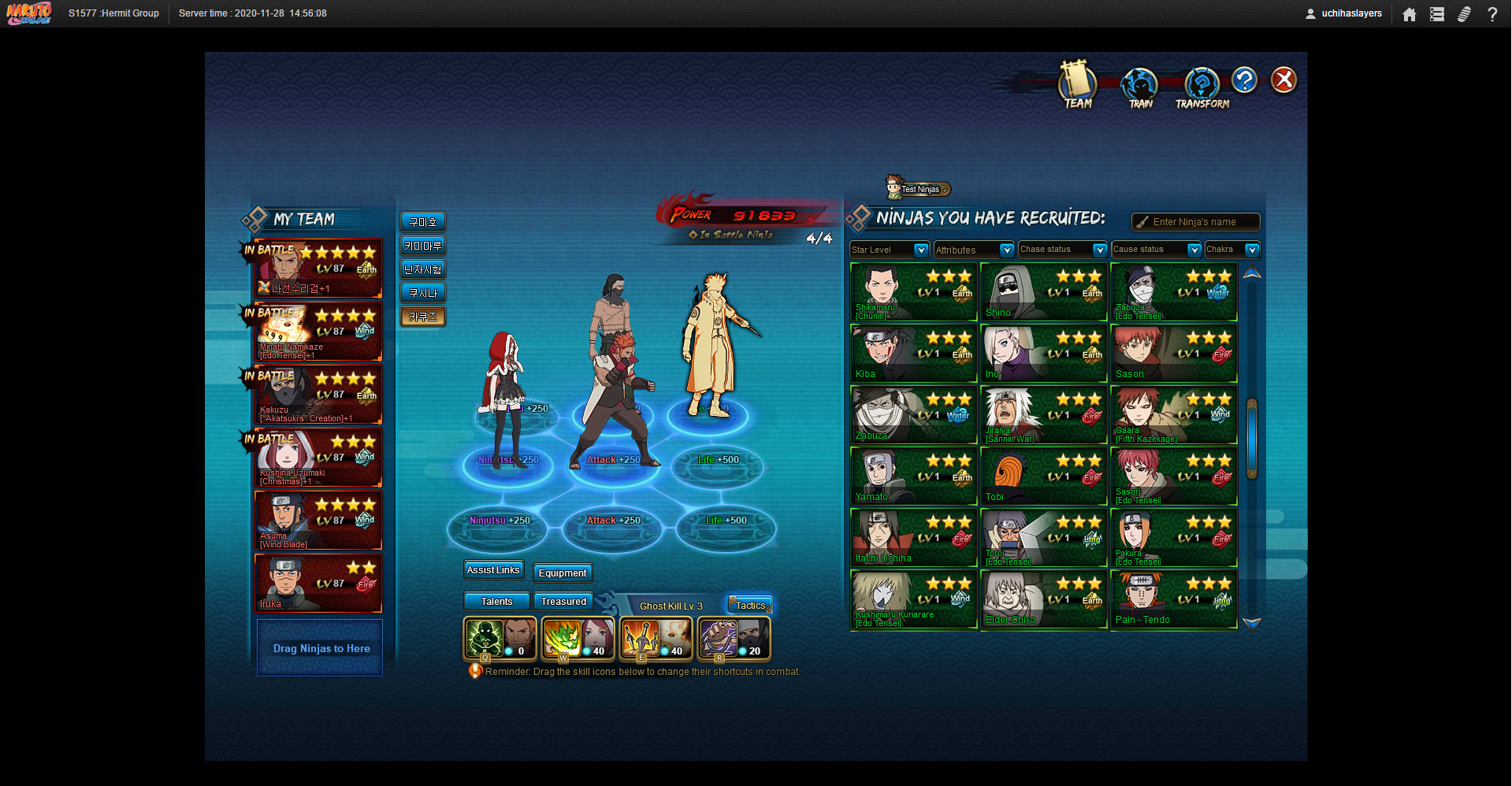Close the ninja team window
This screenshot has width=1512, height=786.
point(1284,80)
